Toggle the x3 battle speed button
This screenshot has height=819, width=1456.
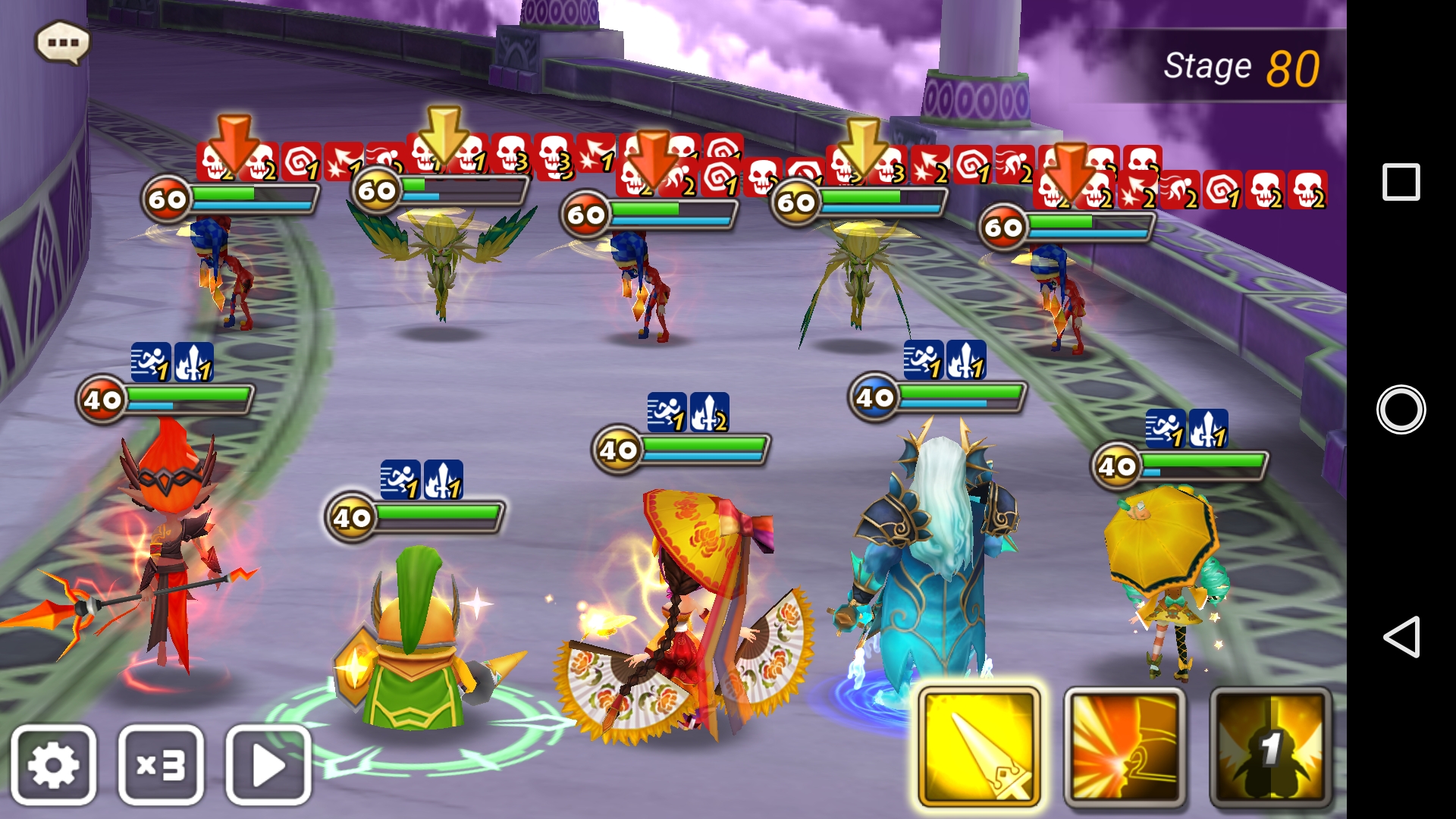click(161, 764)
